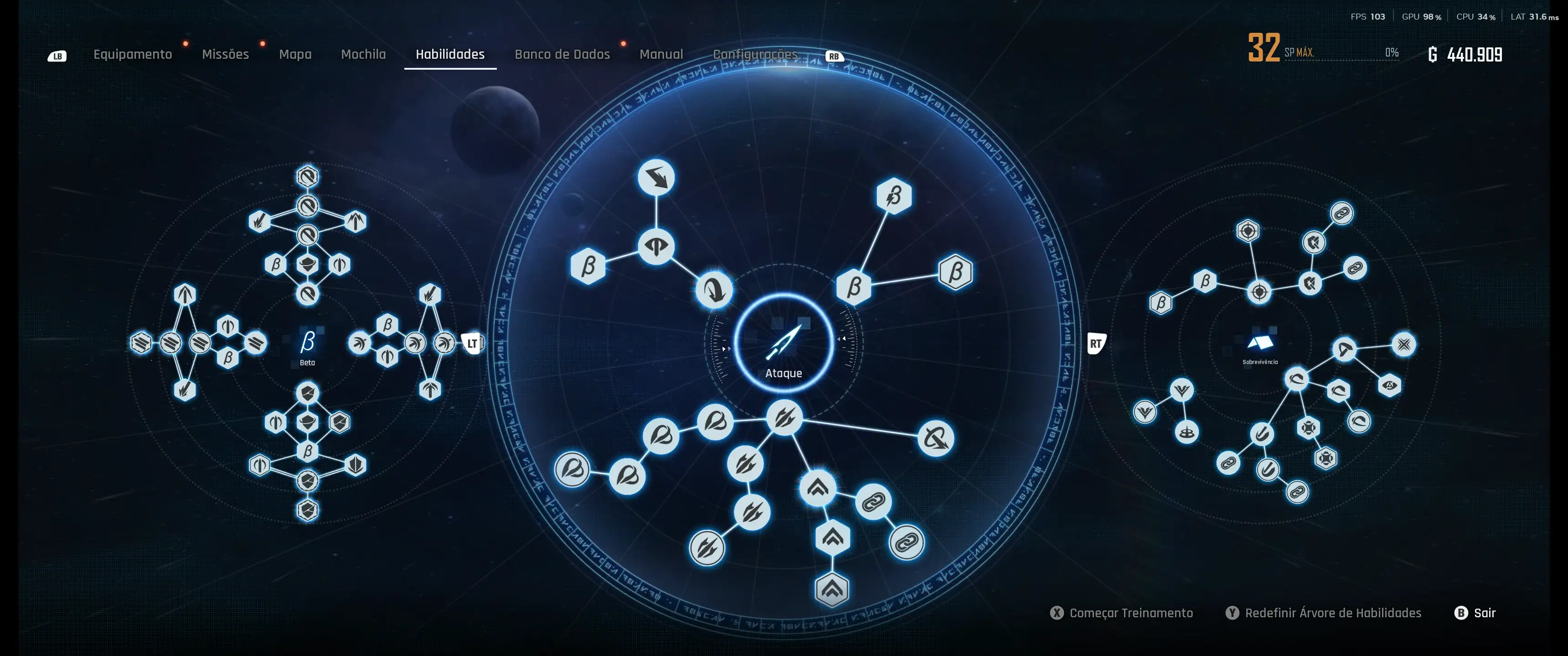
Task: Select the Habilidades tab
Action: coord(450,54)
